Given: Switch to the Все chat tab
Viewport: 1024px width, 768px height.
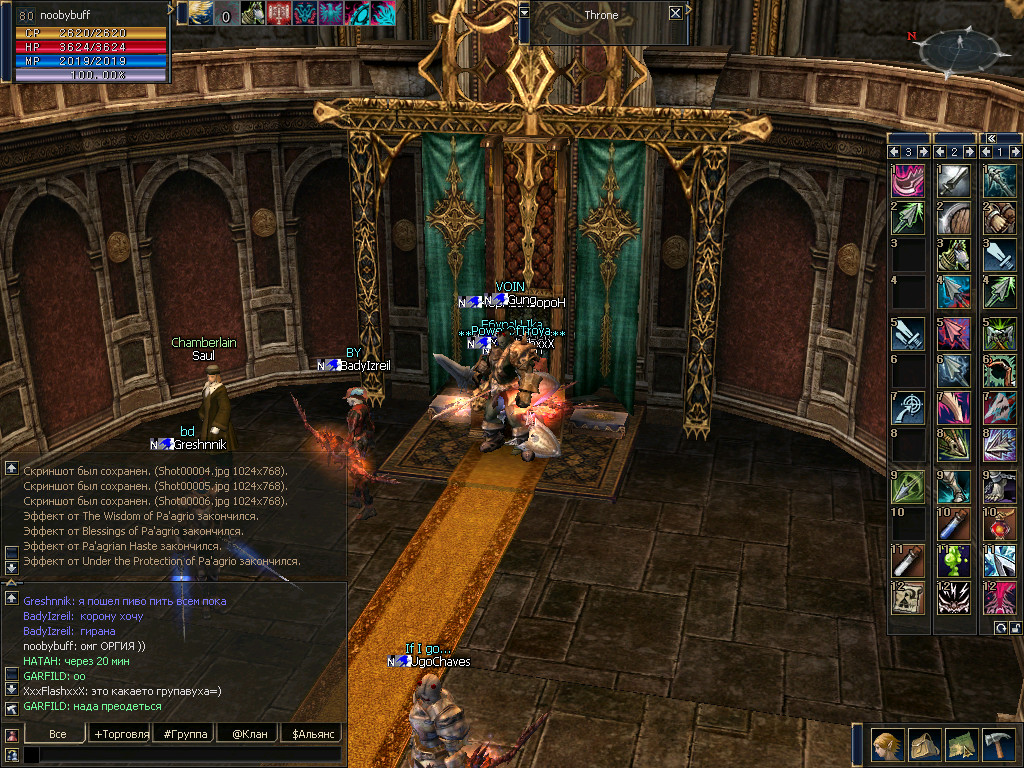Looking at the screenshot, I should coord(58,734).
